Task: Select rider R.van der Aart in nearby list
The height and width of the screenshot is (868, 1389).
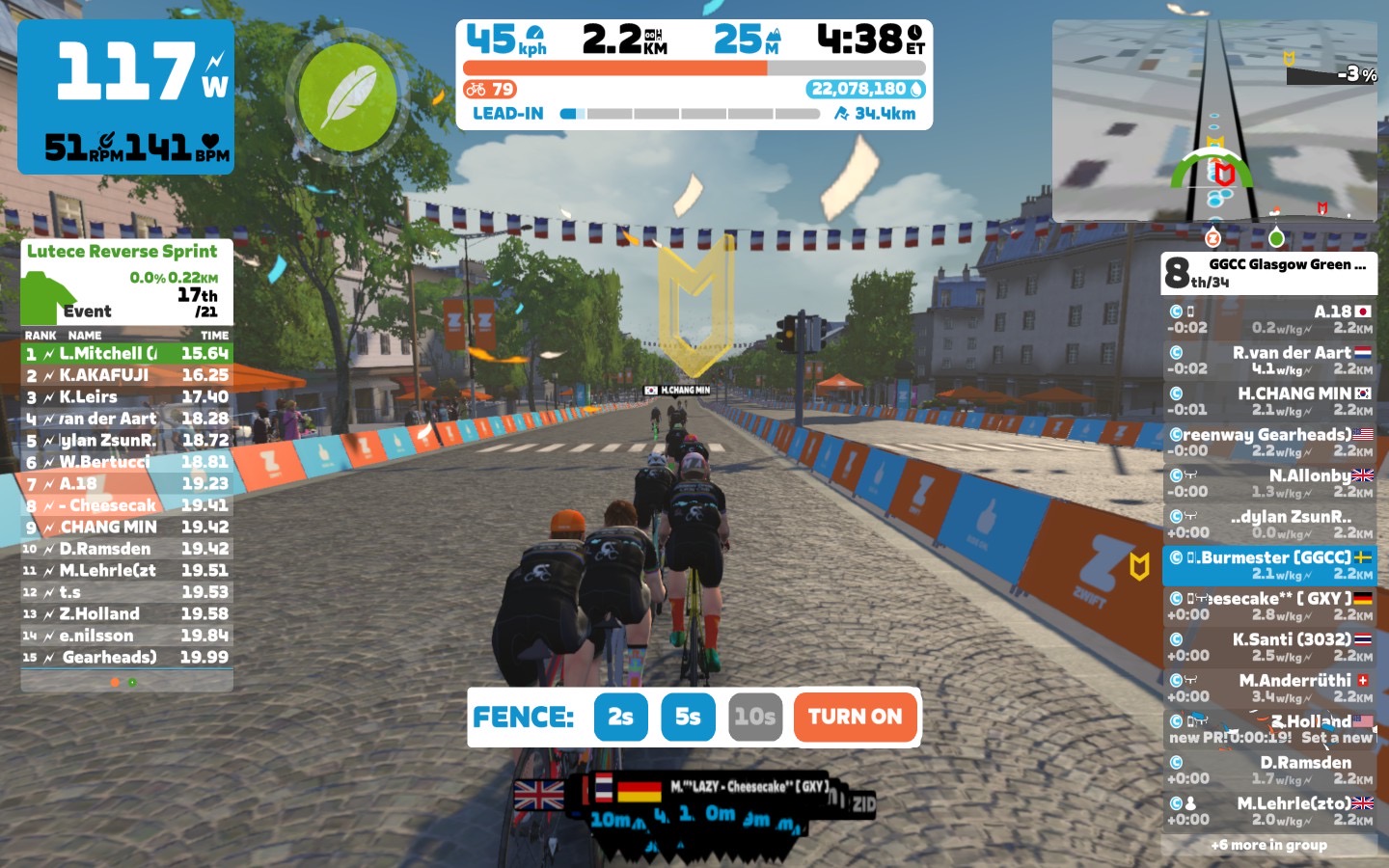Action: tap(1269, 360)
